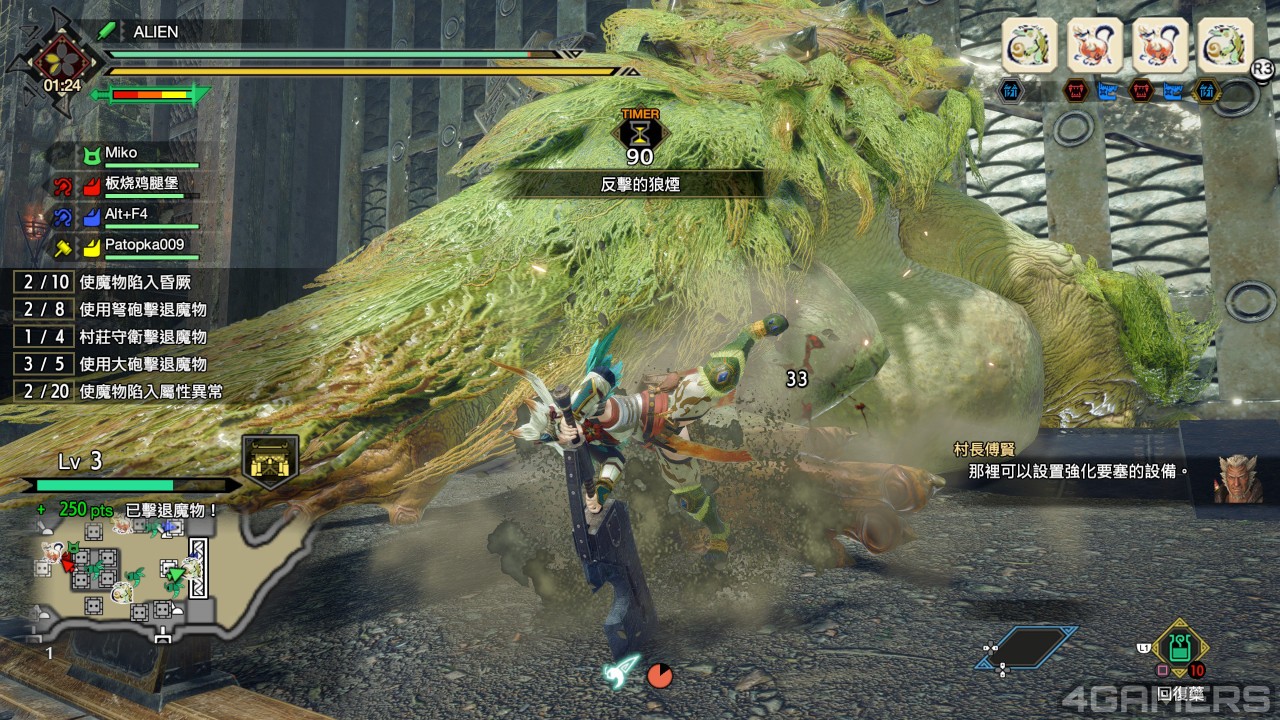Choose party member Alt+F4
The width and height of the screenshot is (1280, 720).
(x=127, y=214)
